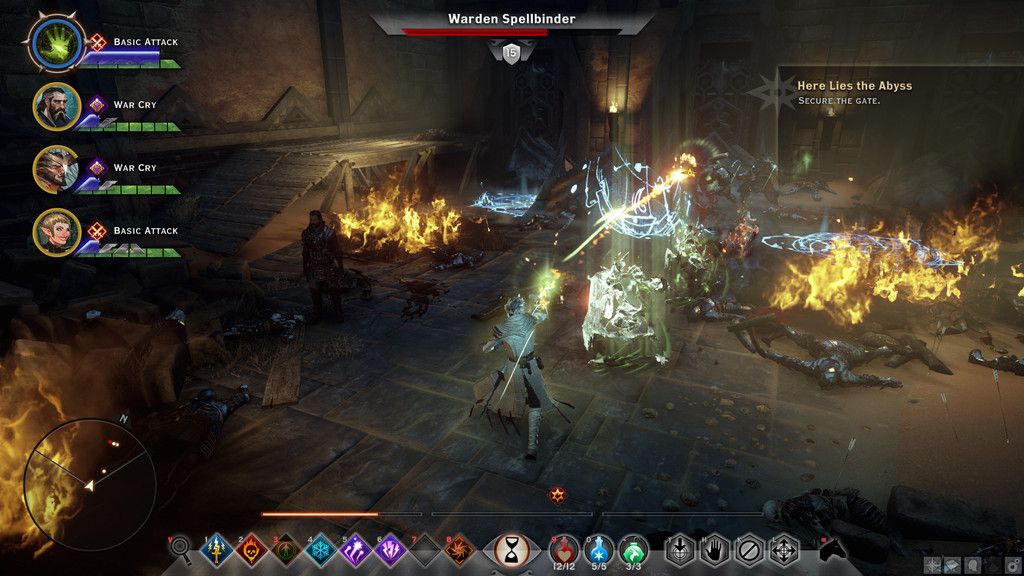1024x576 pixels.
Task: Cast the orange swirling vortex ability
Action: click(x=461, y=549)
